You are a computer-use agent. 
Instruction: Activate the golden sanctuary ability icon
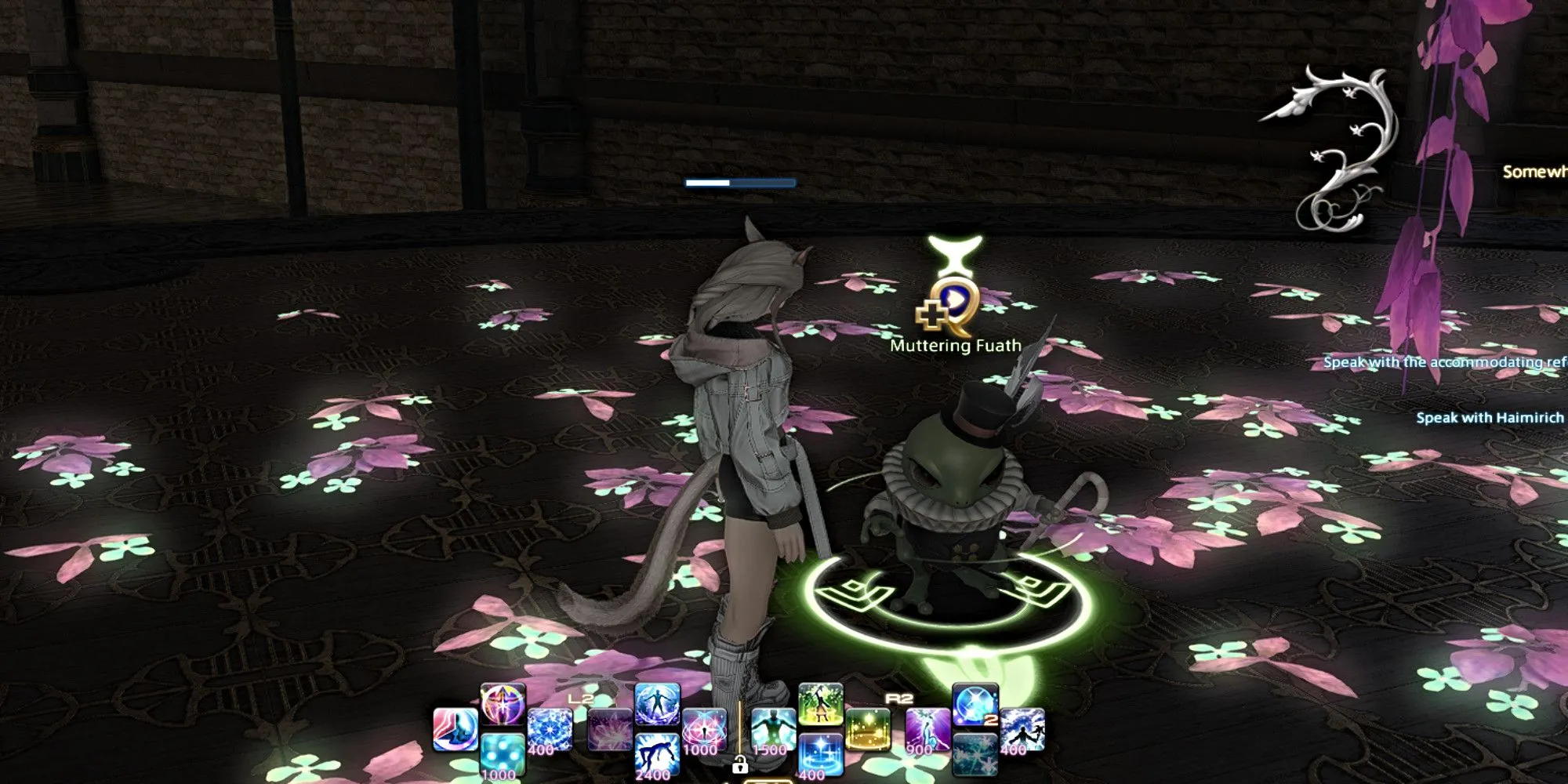tap(868, 730)
